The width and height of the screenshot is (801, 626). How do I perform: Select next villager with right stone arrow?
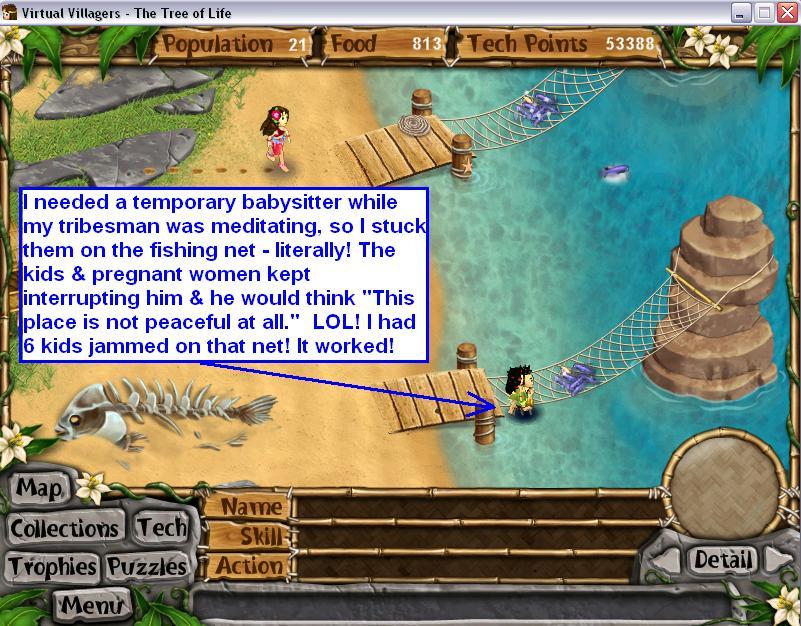tap(772, 559)
